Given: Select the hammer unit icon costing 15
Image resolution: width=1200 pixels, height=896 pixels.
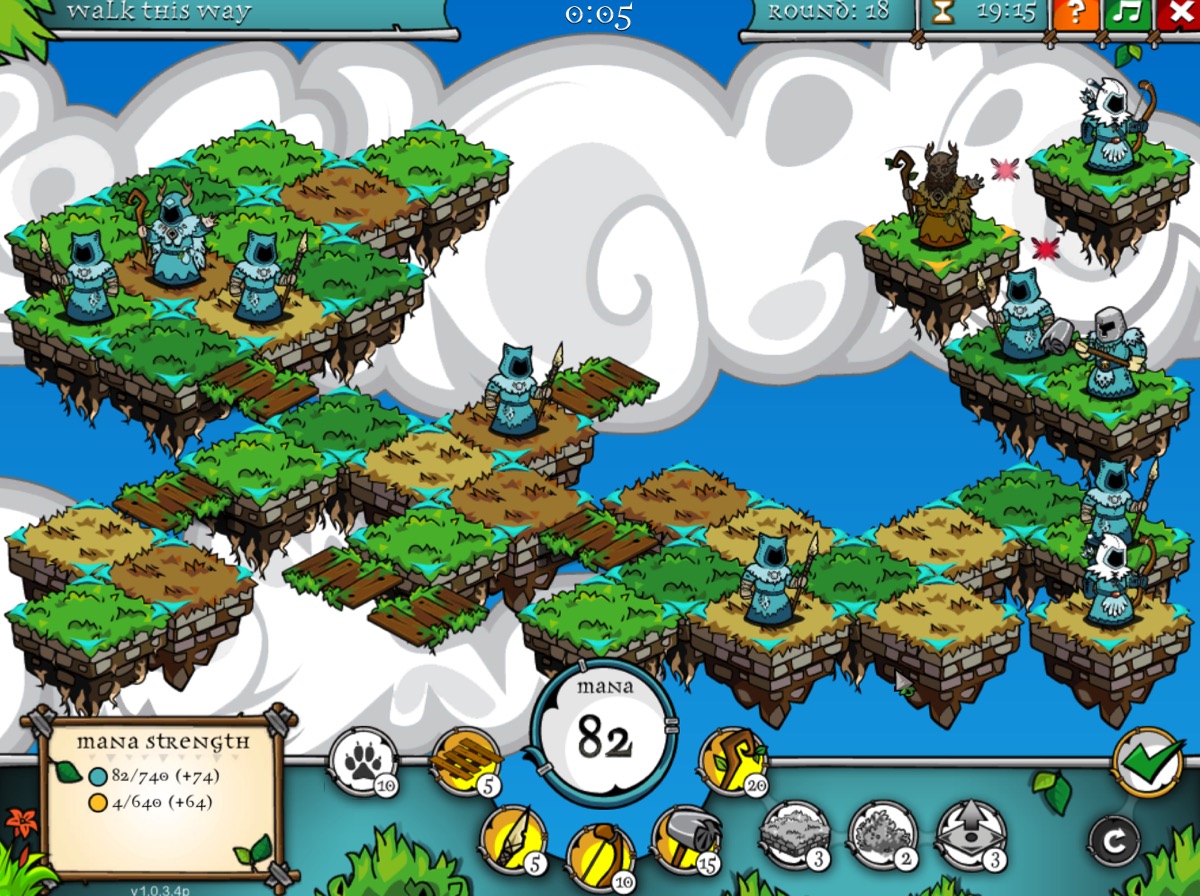Looking at the screenshot, I should click(685, 838).
